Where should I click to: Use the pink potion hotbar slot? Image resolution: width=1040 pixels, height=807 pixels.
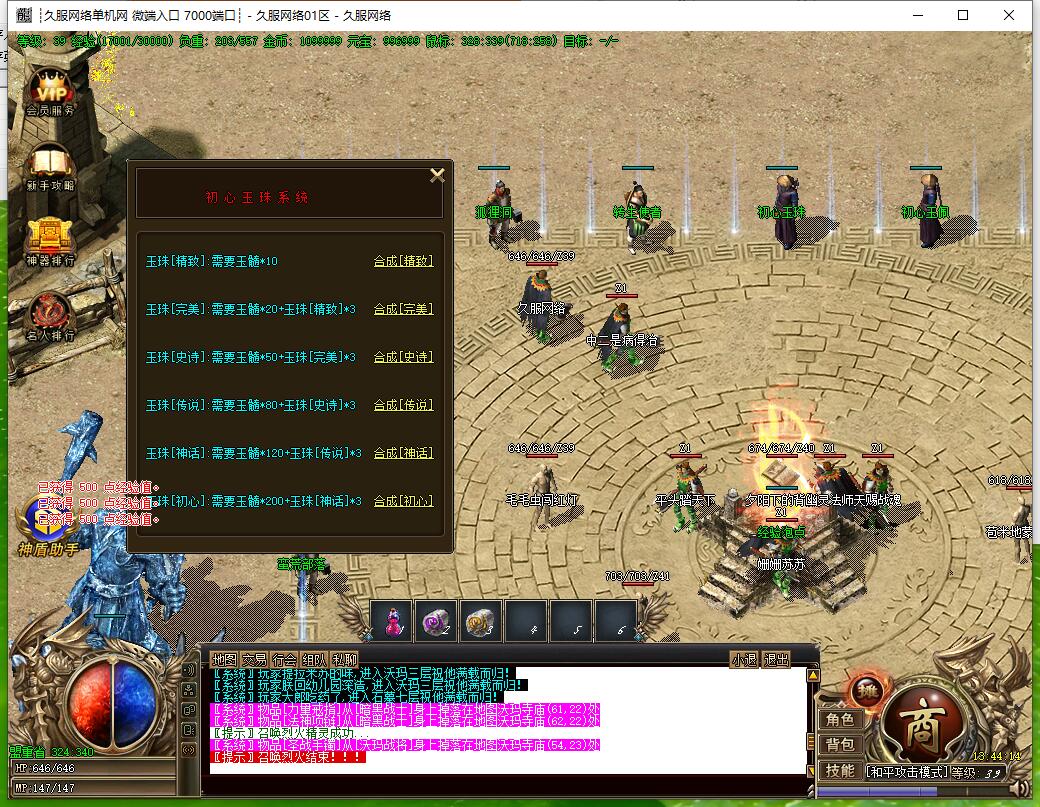[391, 620]
